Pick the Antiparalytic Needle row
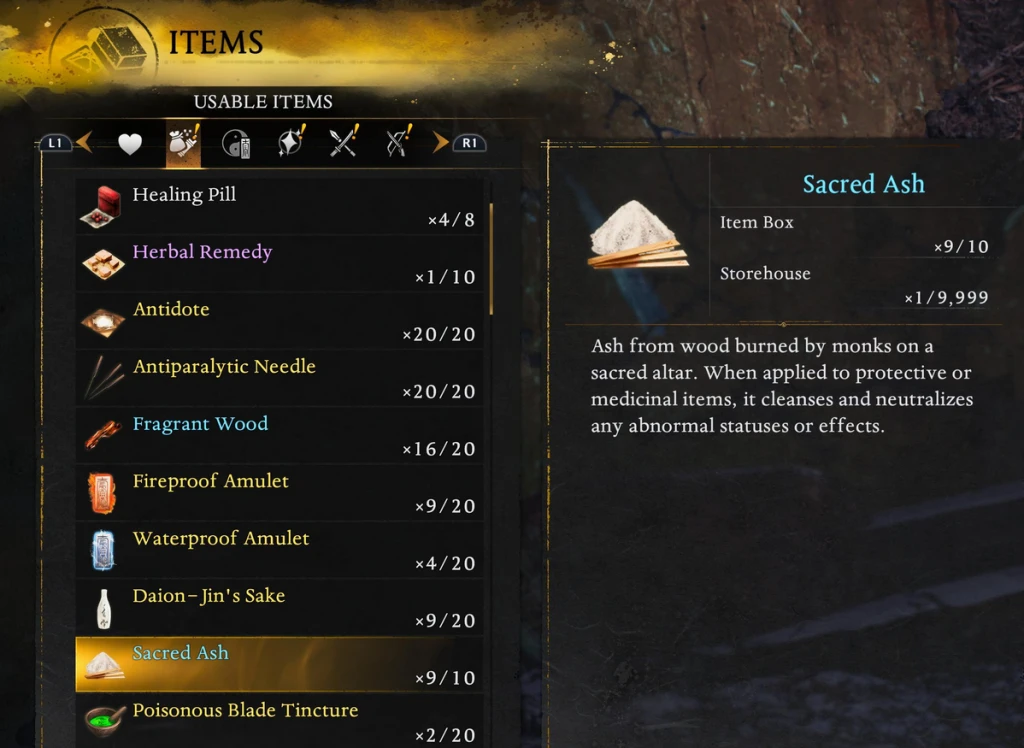1024x748 pixels. click(x=279, y=378)
